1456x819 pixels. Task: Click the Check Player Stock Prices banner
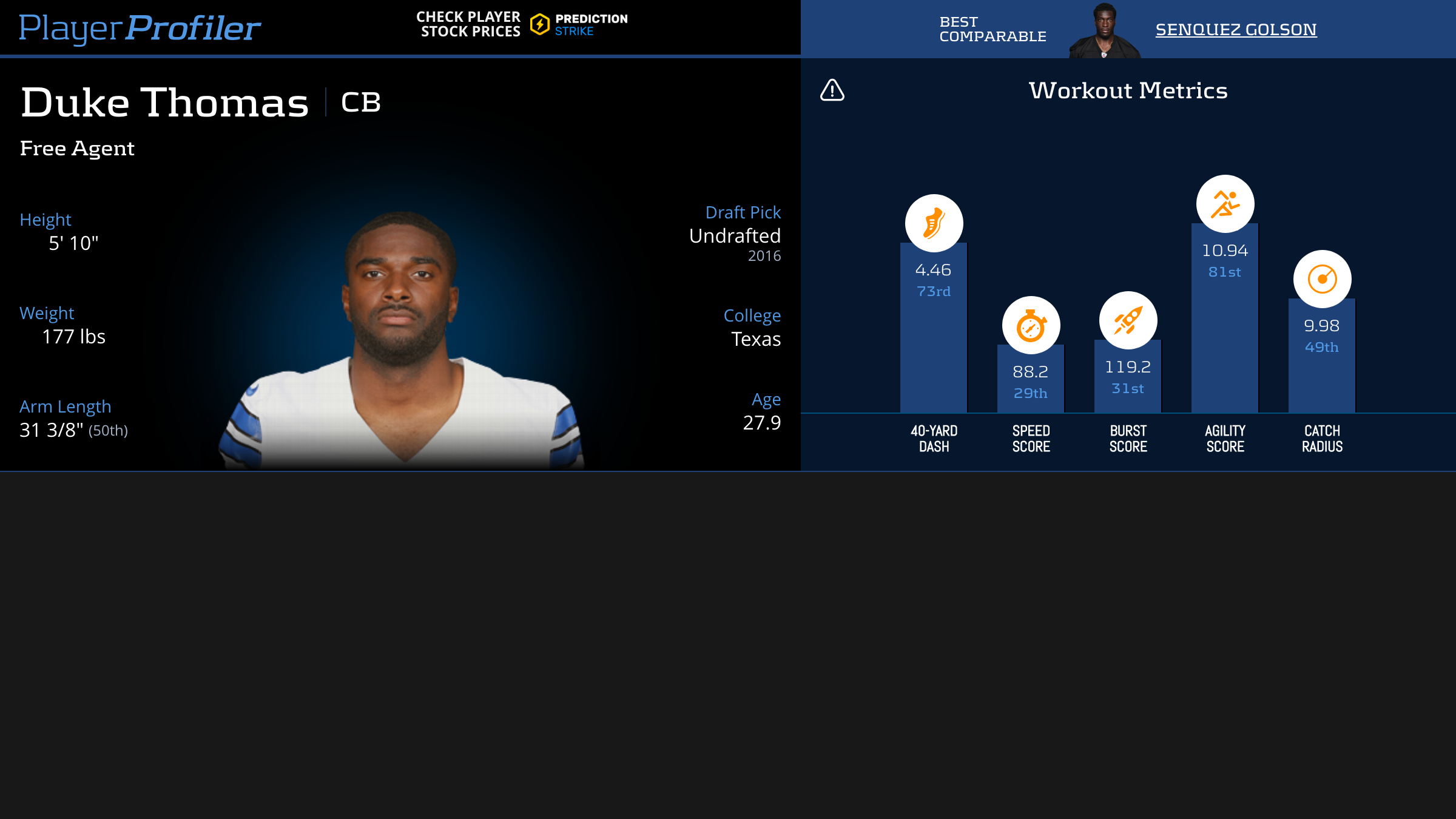click(x=522, y=25)
